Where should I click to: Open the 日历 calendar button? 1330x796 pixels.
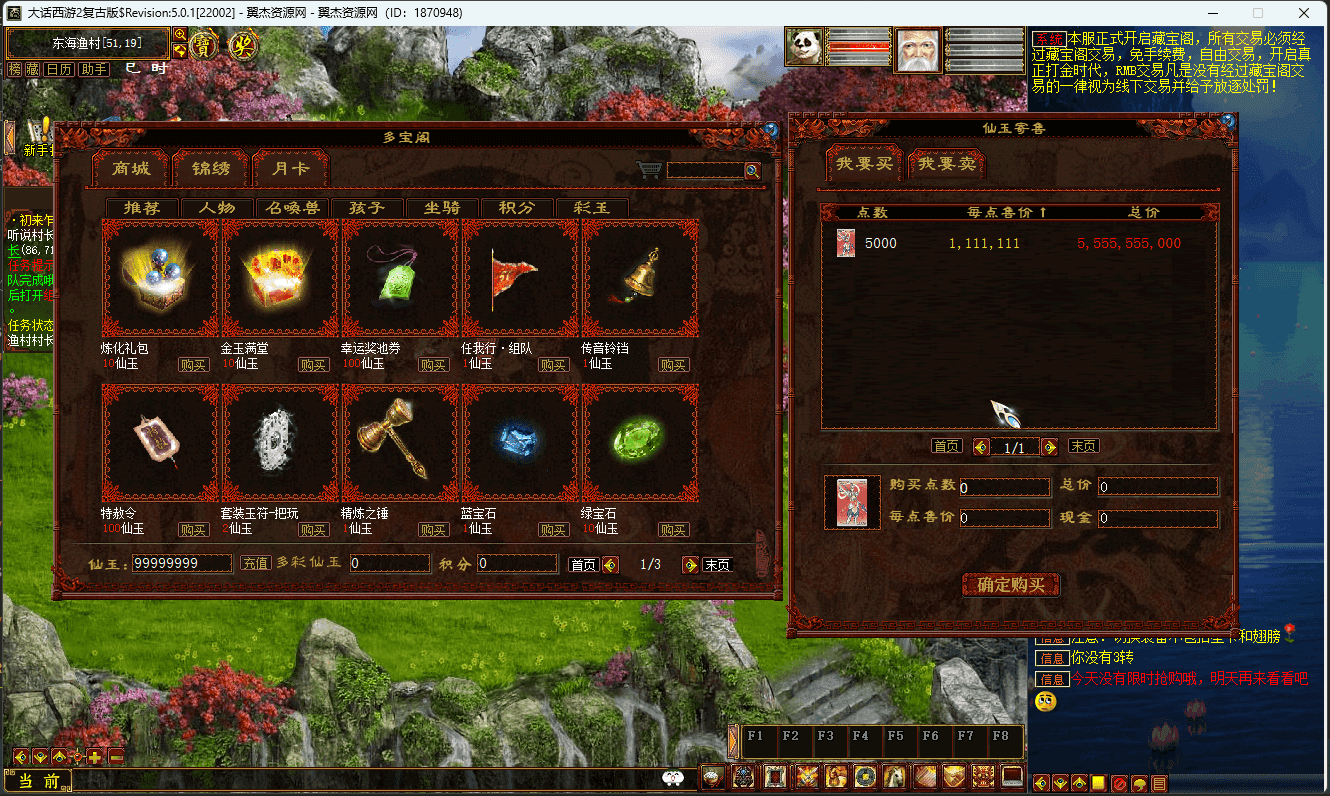(x=59, y=69)
